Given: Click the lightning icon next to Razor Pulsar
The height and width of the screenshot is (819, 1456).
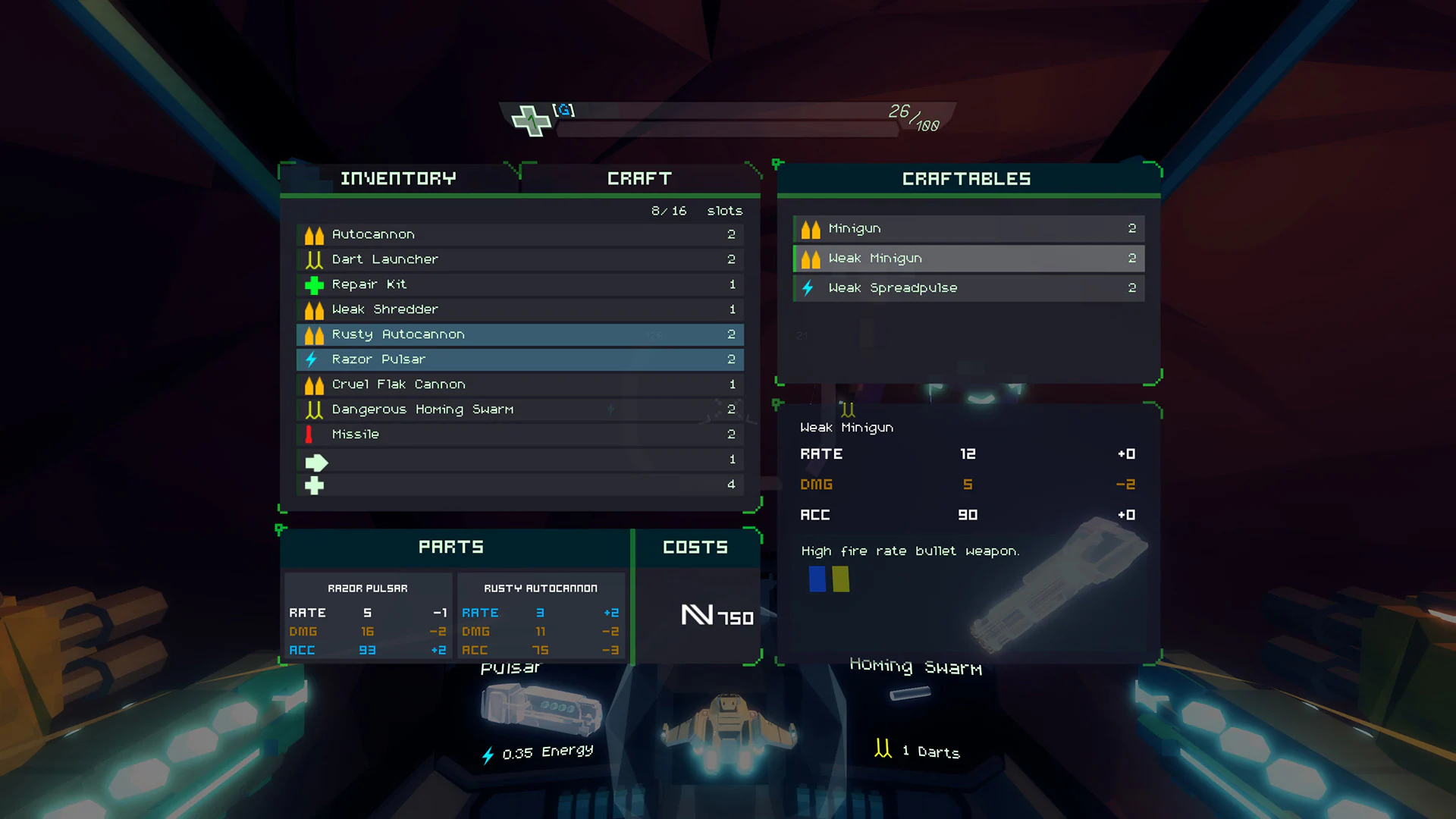Looking at the screenshot, I should (312, 359).
